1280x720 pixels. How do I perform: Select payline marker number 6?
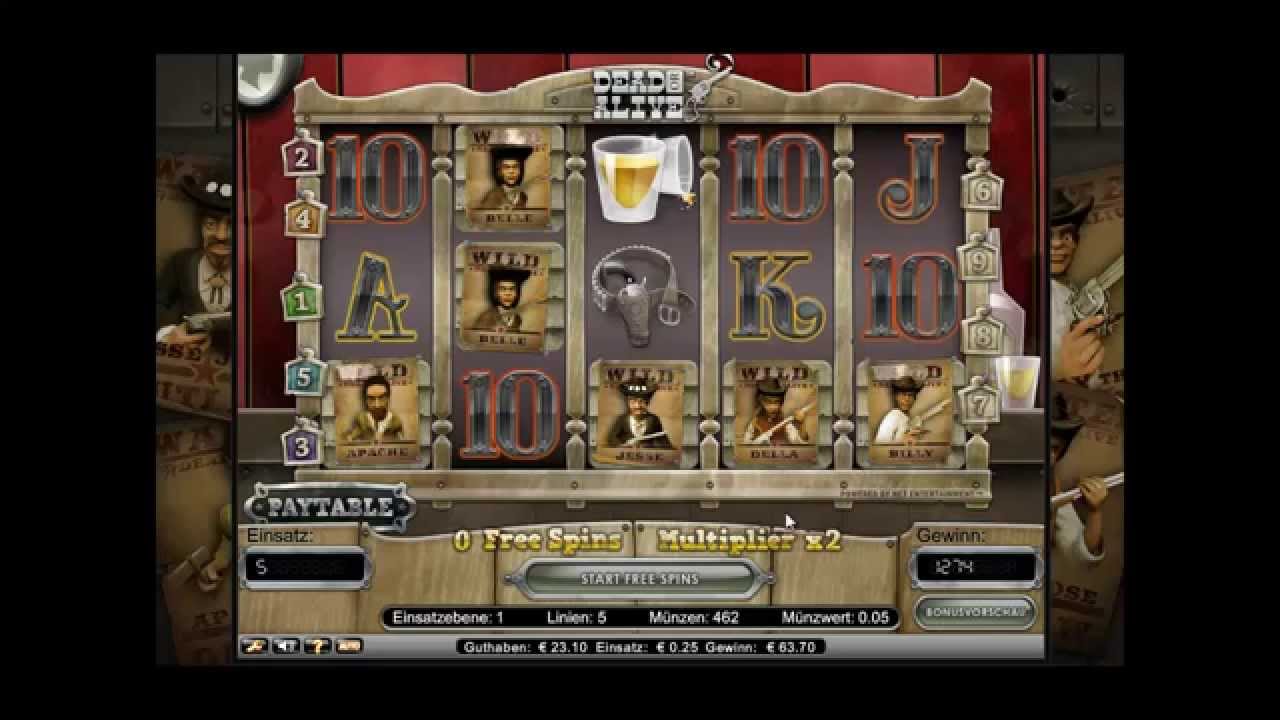[x=981, y=188]
